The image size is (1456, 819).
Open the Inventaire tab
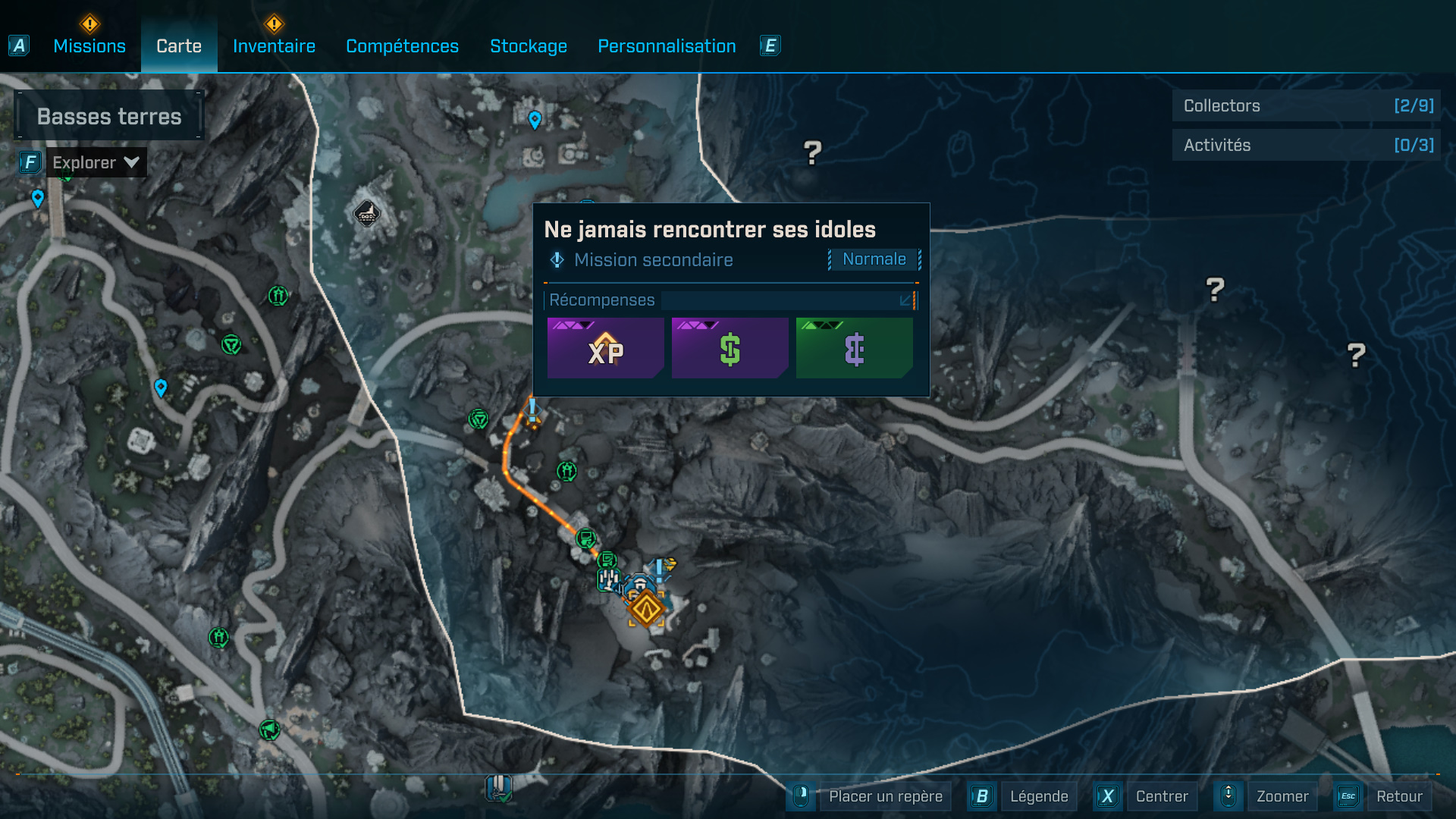[x=274, y=46]
